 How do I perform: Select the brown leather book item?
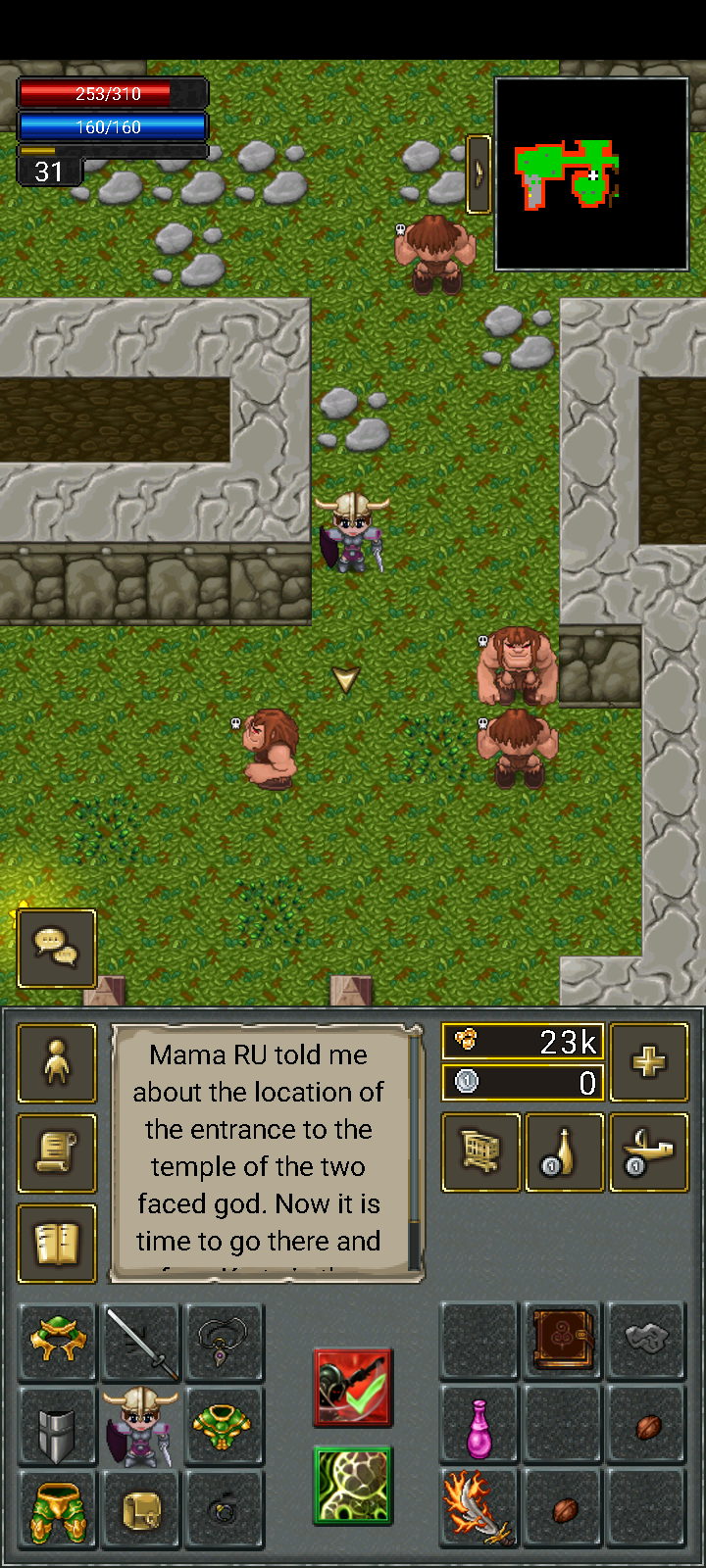click(564, 1341)
